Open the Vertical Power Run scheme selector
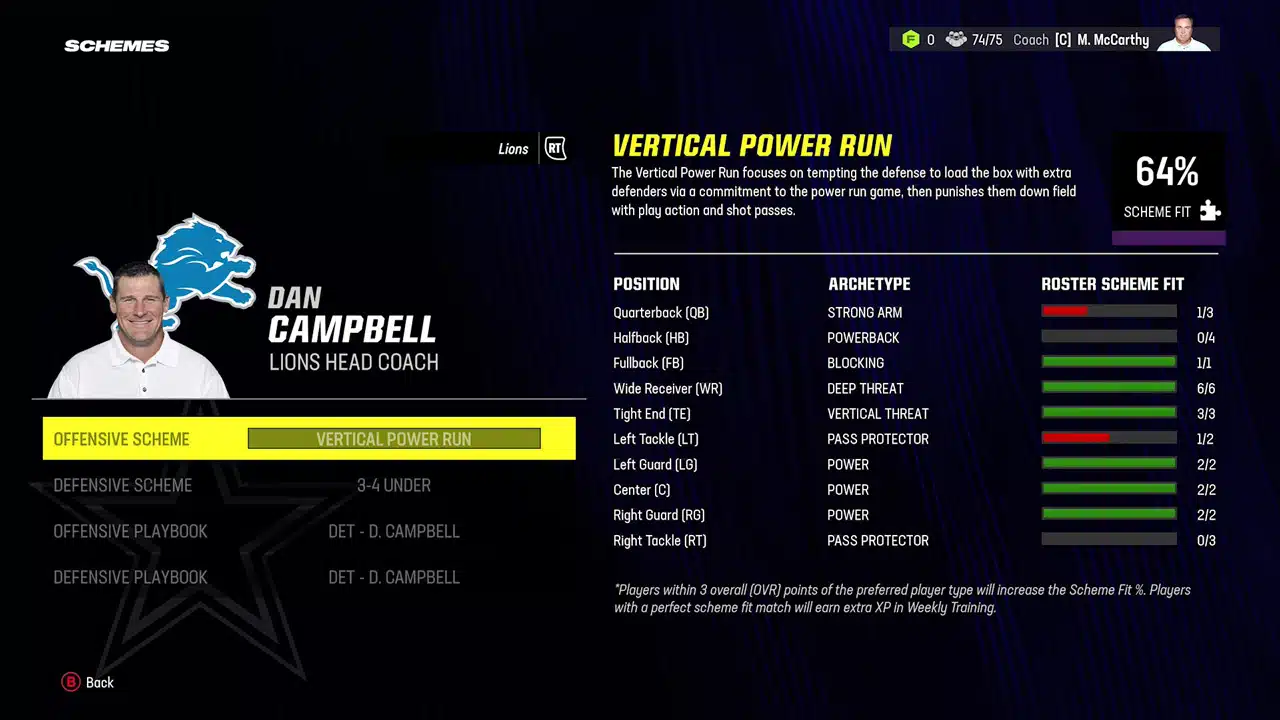 point(393,439)
